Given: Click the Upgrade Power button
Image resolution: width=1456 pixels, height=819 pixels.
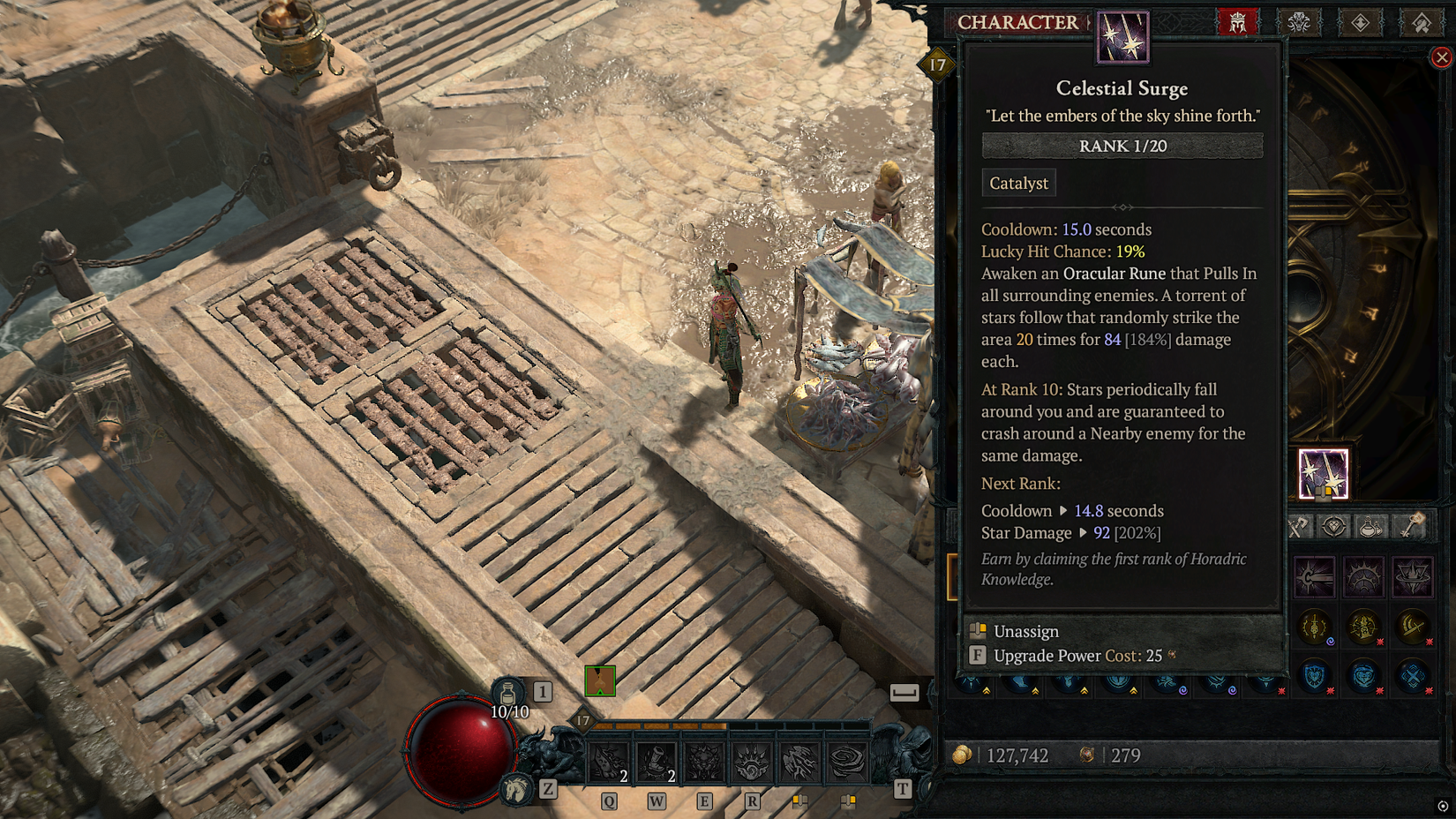Looking at the screenshot, I should 1050,656.
